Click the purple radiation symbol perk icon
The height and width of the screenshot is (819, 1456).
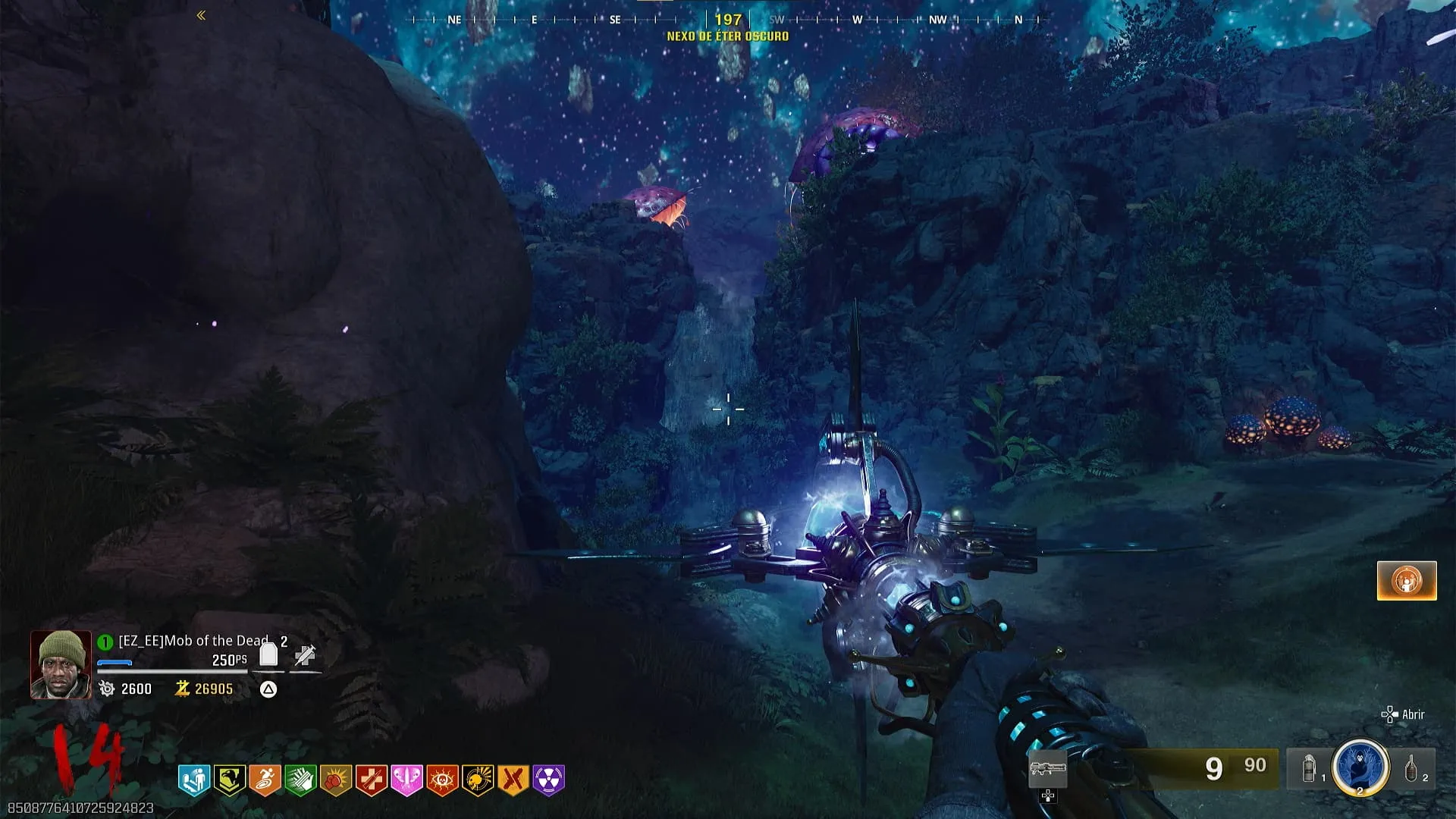(x=549, y=780)
